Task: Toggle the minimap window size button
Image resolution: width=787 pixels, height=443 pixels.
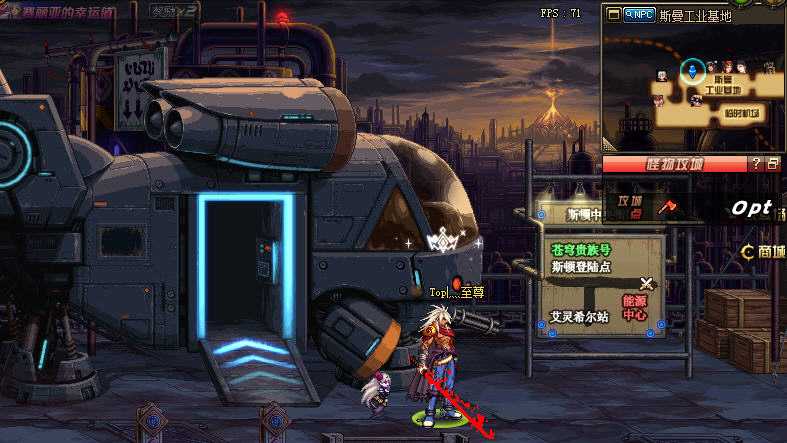Action: (612, 15)
